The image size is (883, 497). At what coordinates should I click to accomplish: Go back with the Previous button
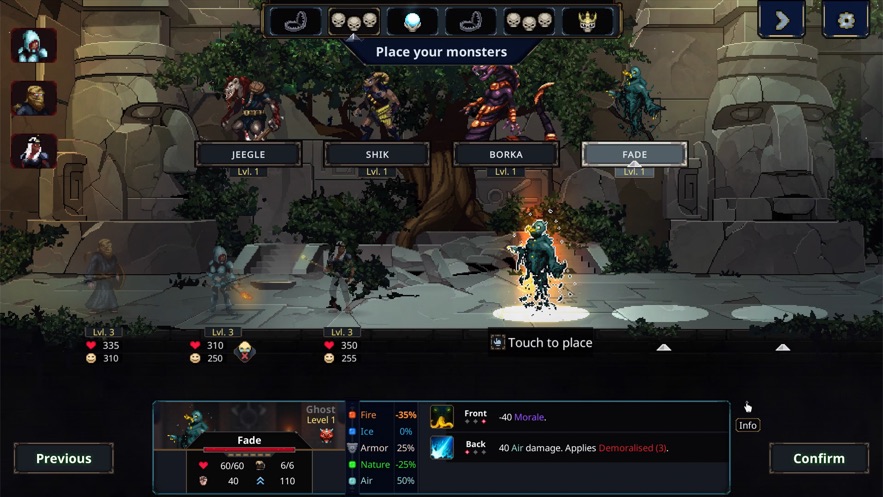tap(63, 458)
